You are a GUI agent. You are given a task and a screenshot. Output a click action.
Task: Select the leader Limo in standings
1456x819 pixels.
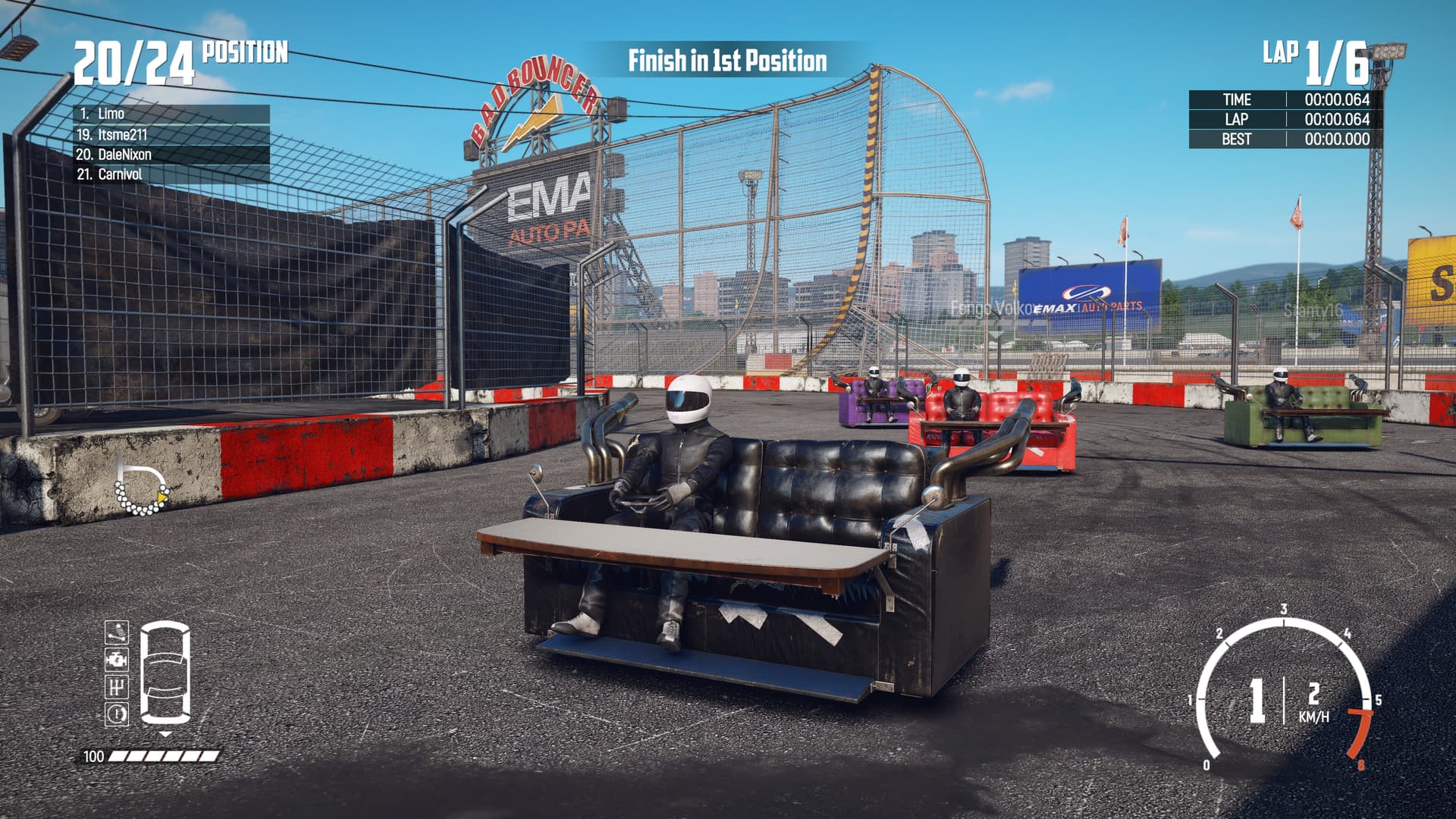coord(171,114)
